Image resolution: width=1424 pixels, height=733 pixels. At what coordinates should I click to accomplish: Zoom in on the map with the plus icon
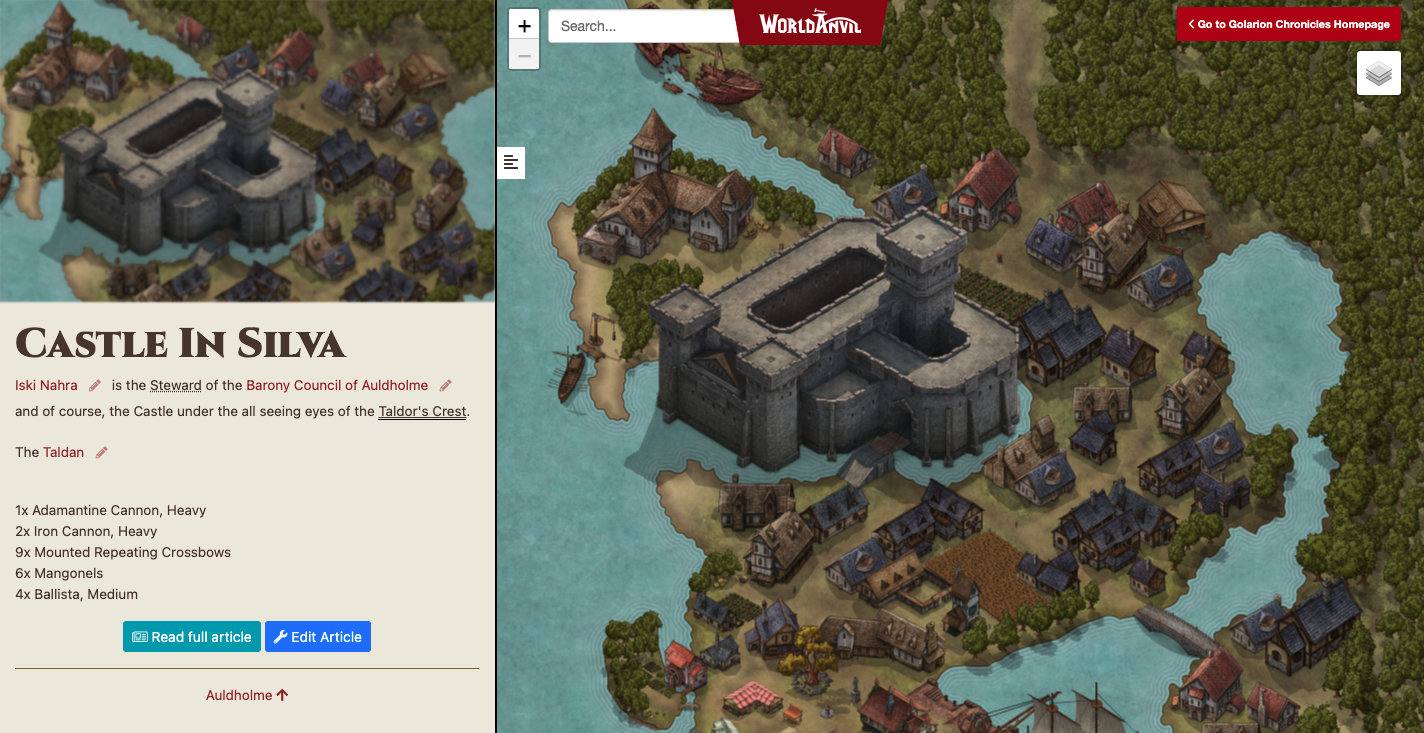(x=523, y=24)
